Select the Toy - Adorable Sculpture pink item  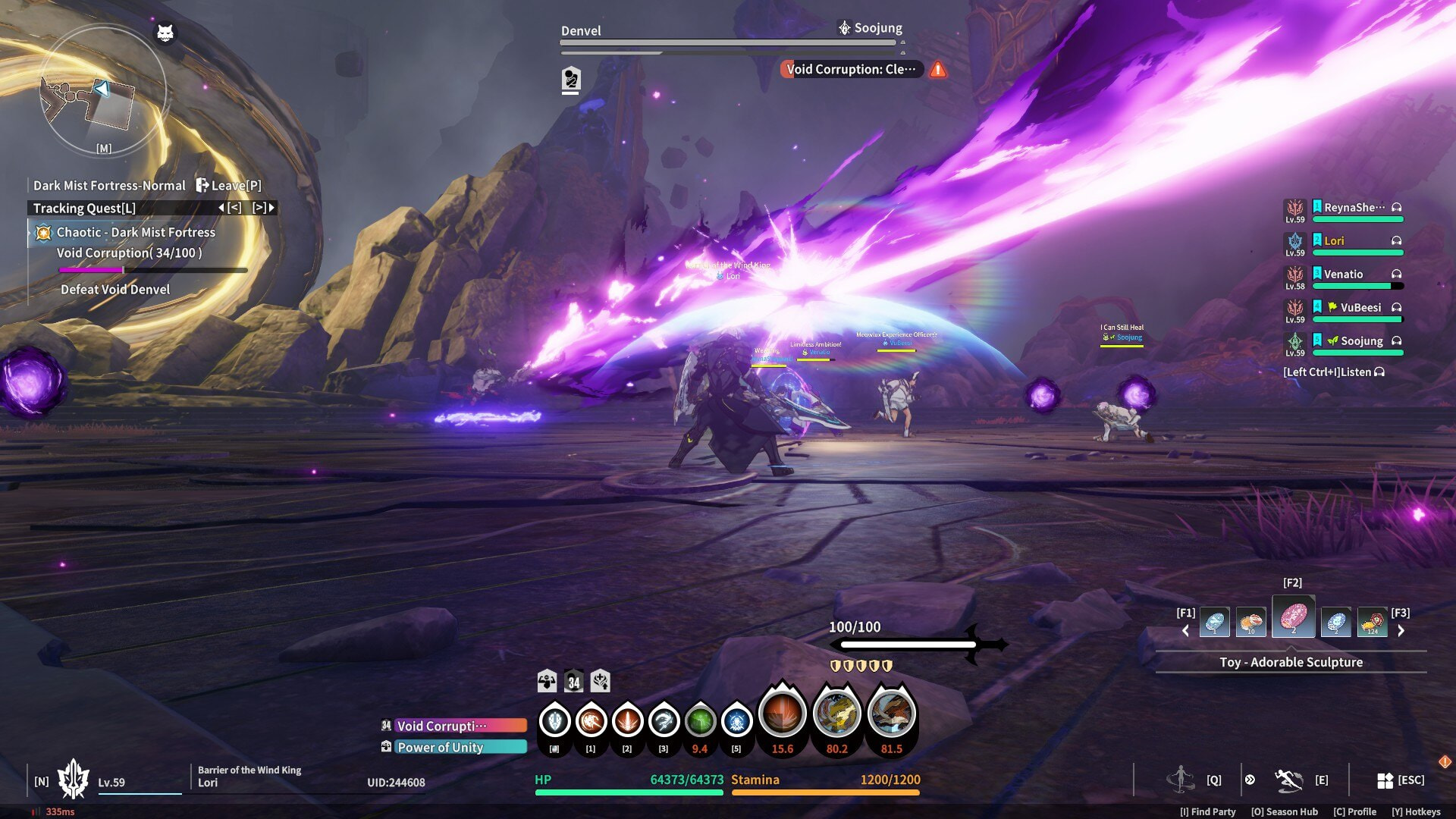click(1293, 618)
